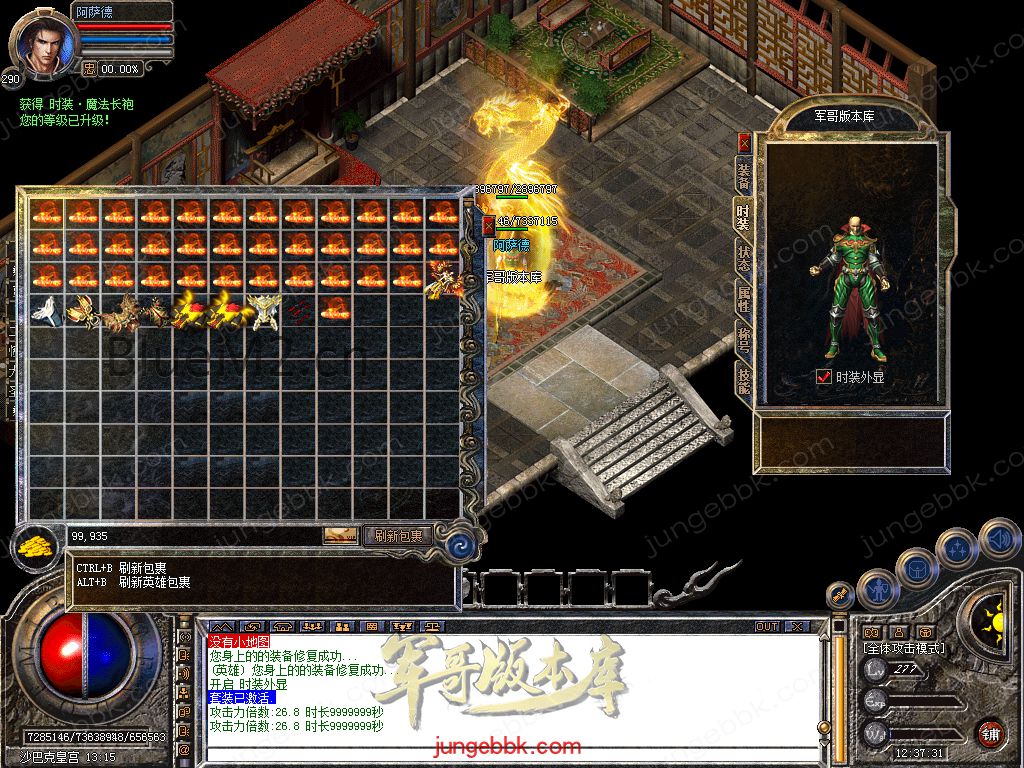The height and width of the screenshot is (768, 1024).
Task: Close the chat window with its X button
Action: (796, 627)
